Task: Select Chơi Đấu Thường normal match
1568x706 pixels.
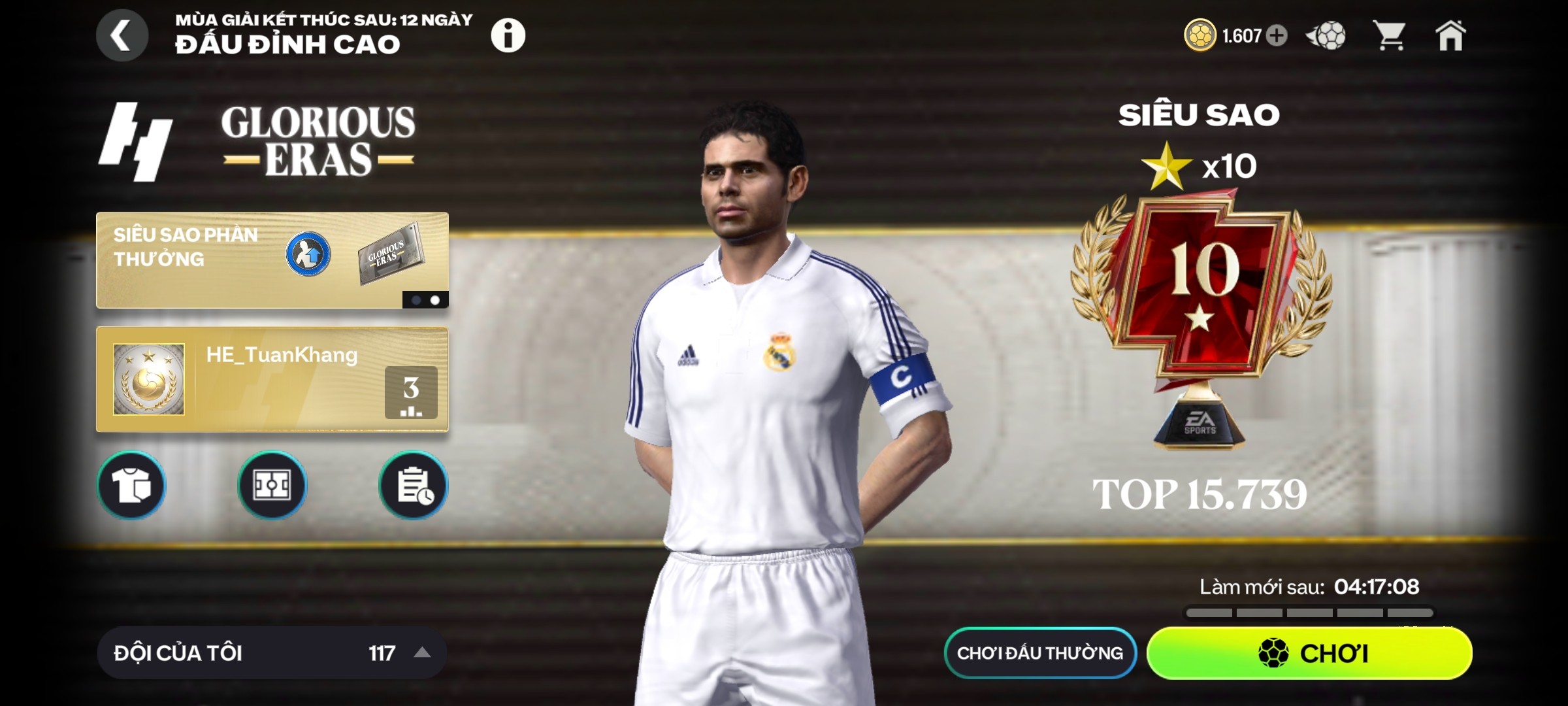Action: [1040, 652]
